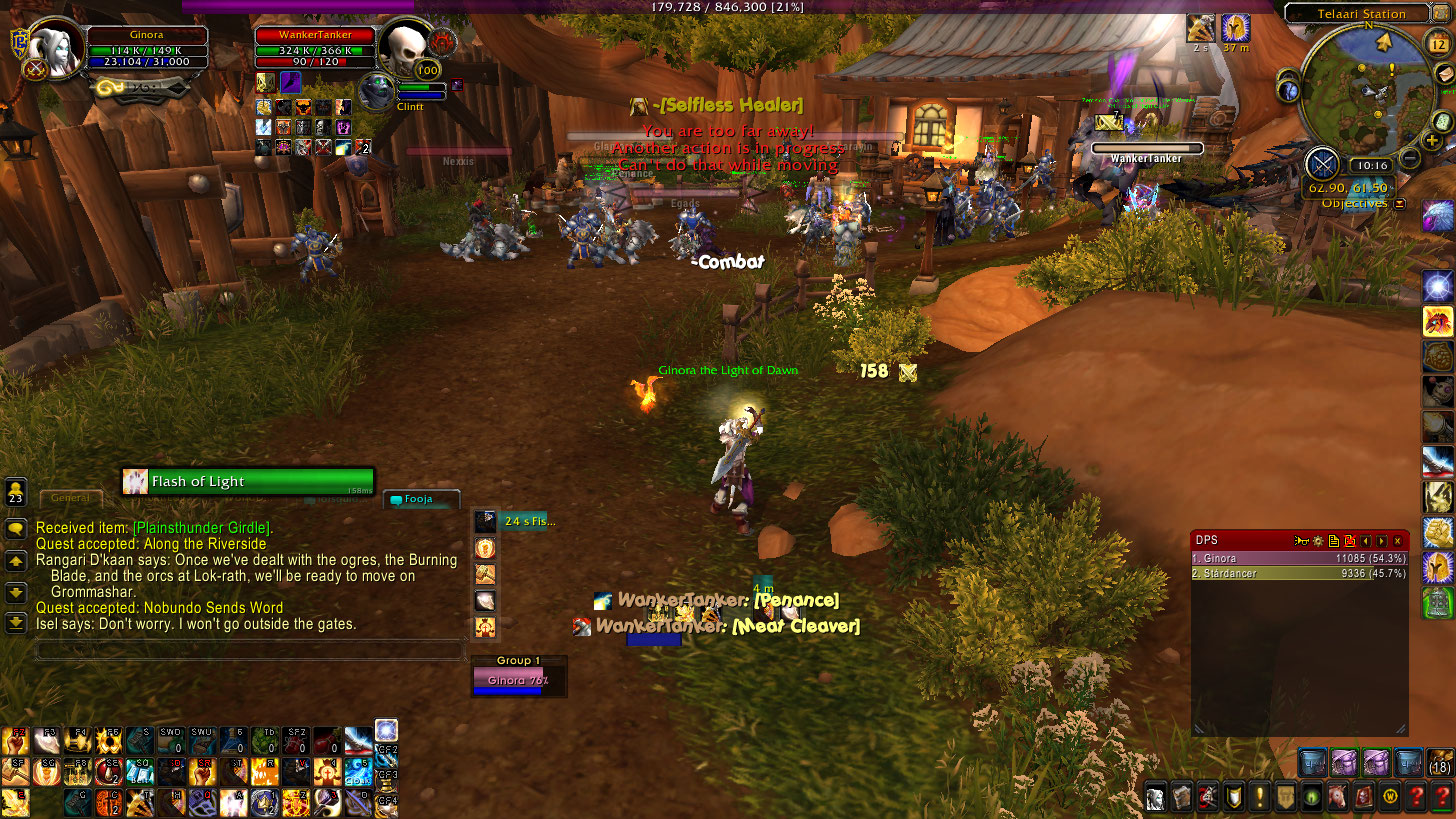Open the character info micro button
Screen dimensions: 1456x819
point(1156,797)
